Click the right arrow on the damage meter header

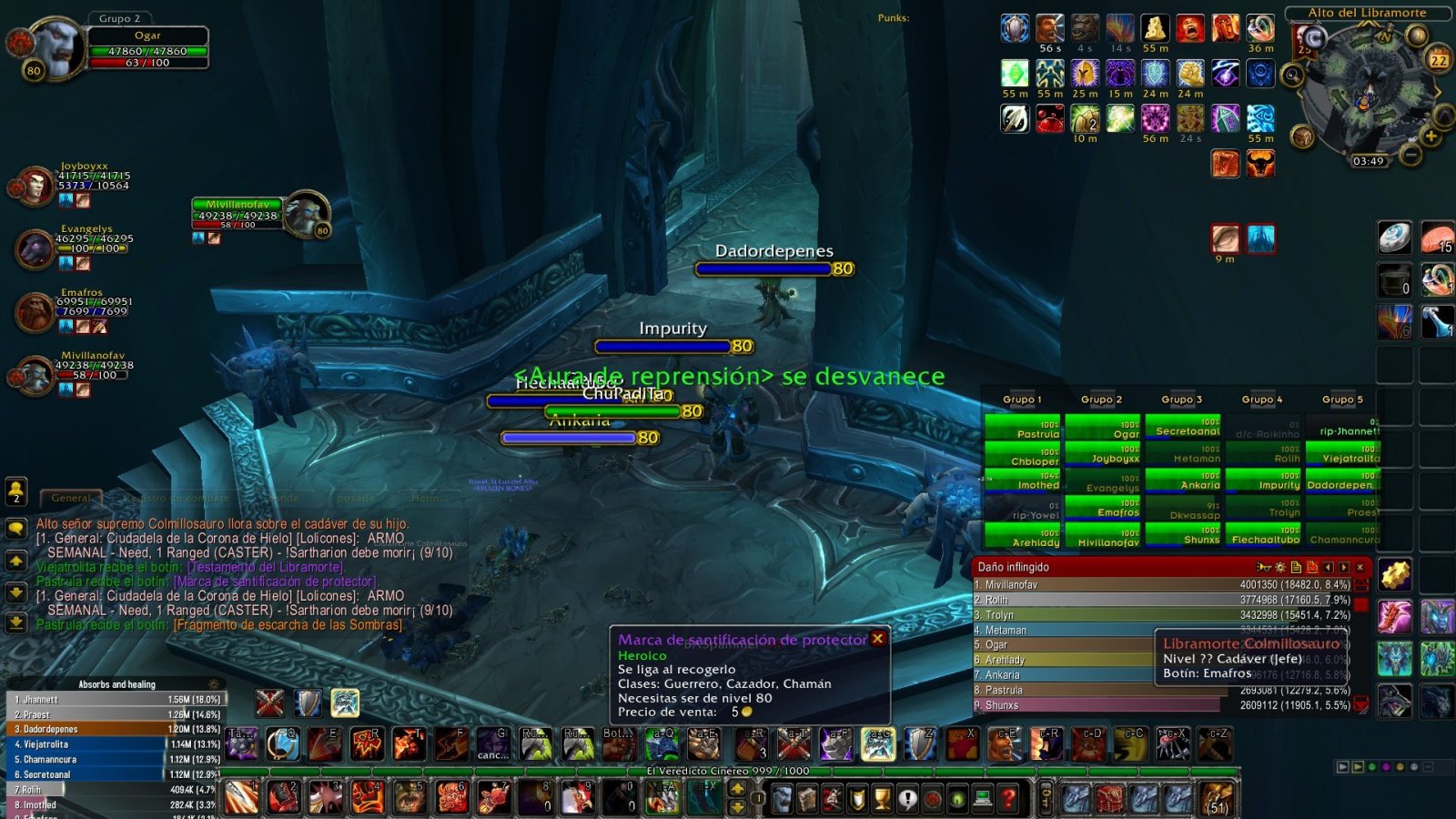tap(1345, 566)
